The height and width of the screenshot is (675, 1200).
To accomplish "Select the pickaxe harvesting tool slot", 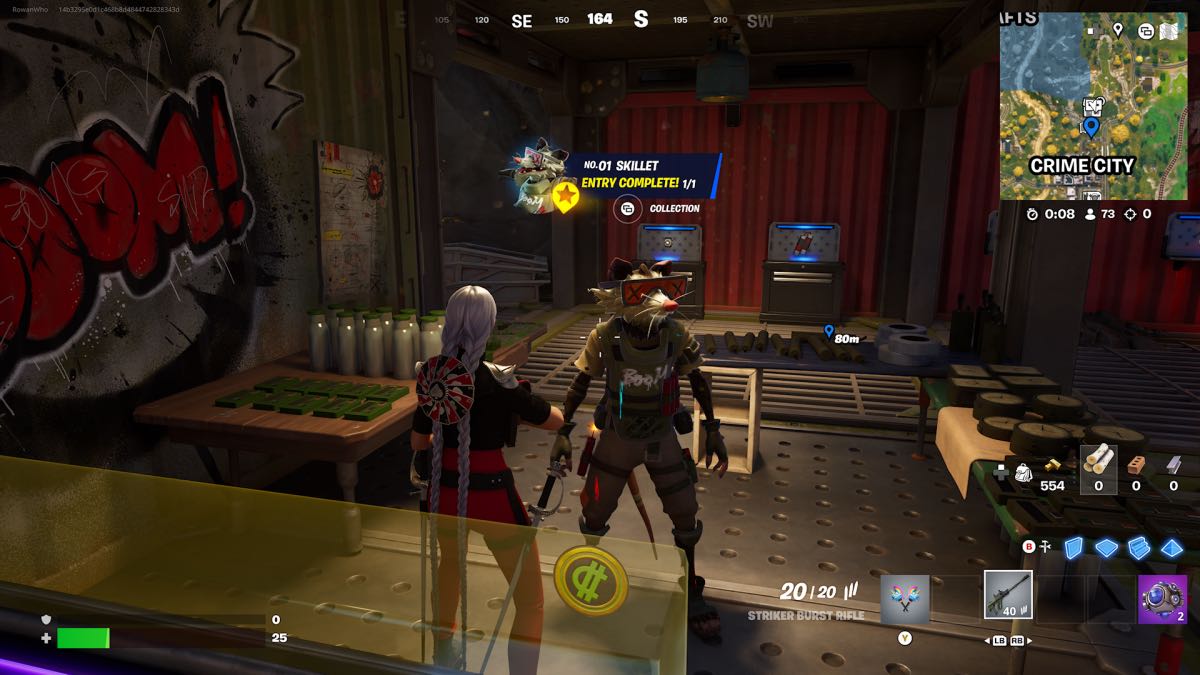I will click(905, 599).
